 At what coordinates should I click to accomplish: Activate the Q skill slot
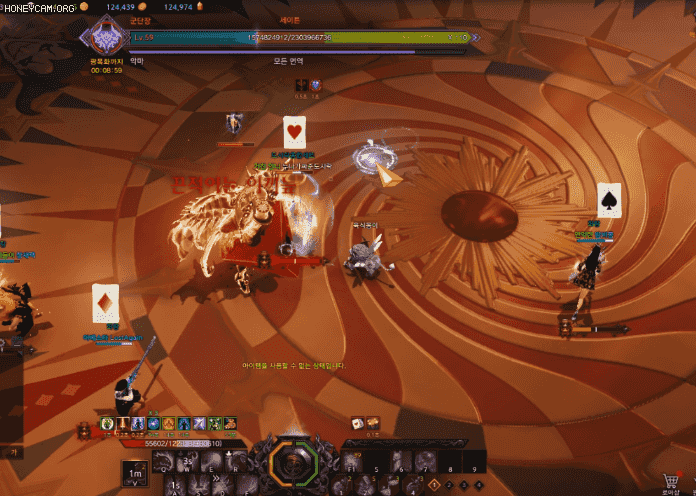163,461
